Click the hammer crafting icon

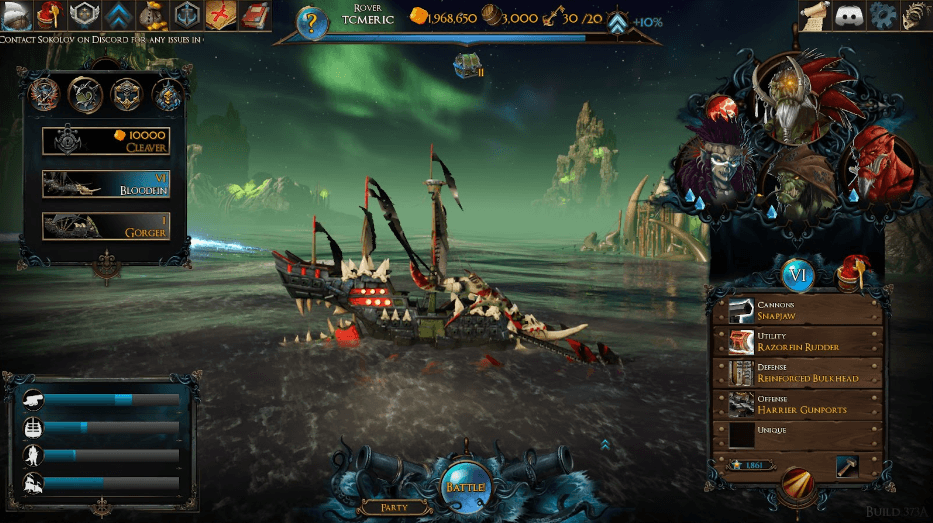coord(848,466)
